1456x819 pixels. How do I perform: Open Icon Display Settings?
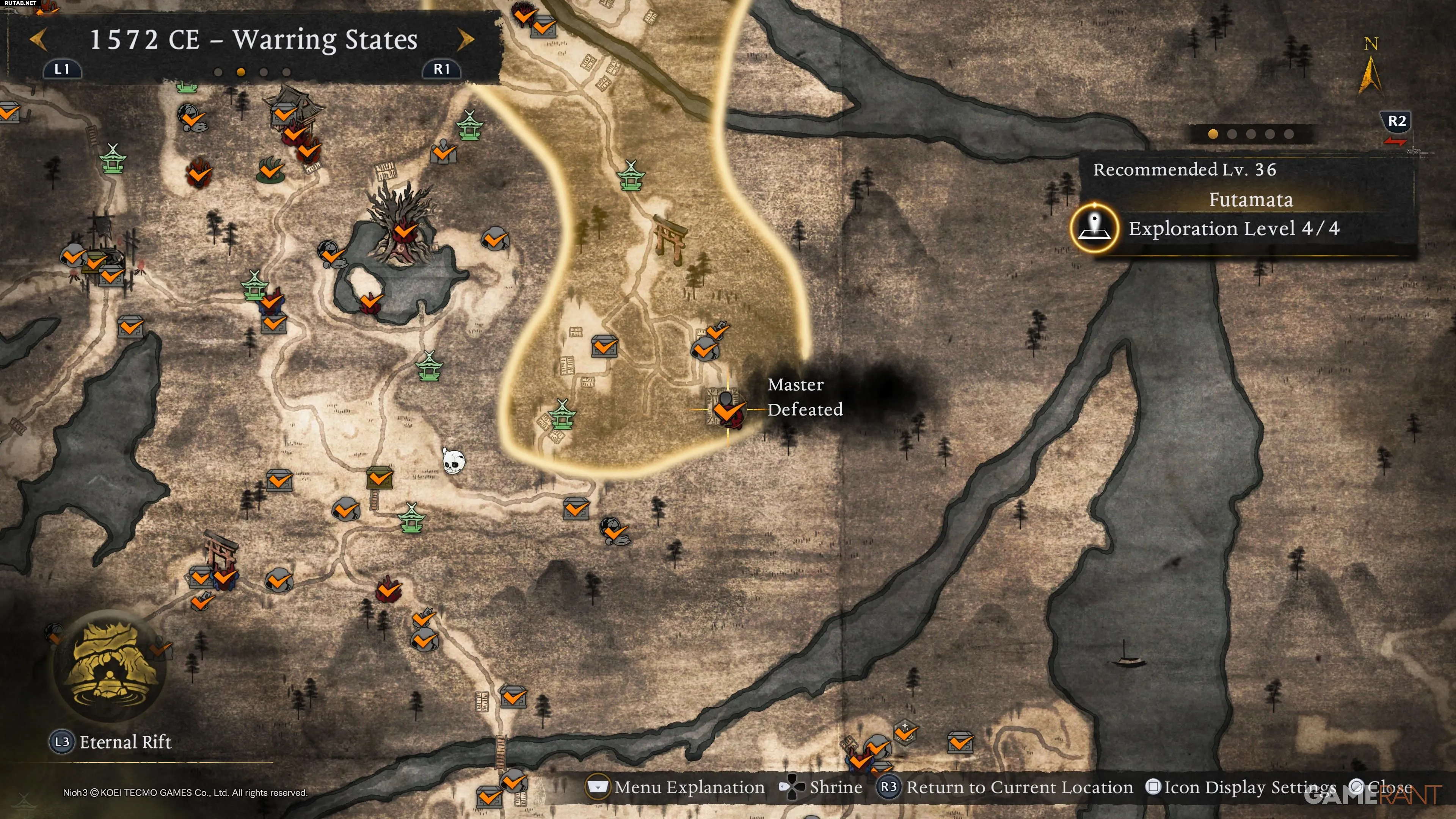tap(1241, 787)
